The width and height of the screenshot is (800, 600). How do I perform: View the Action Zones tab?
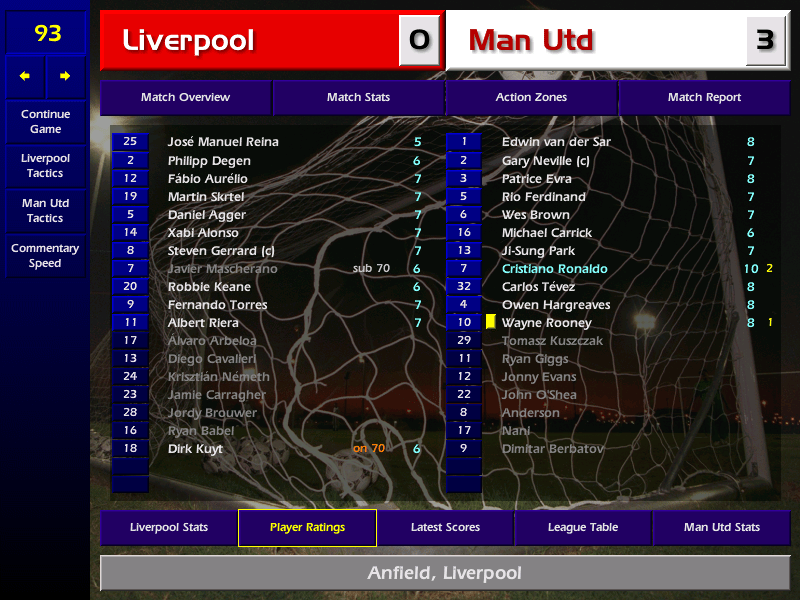click(x=531, y=98)
